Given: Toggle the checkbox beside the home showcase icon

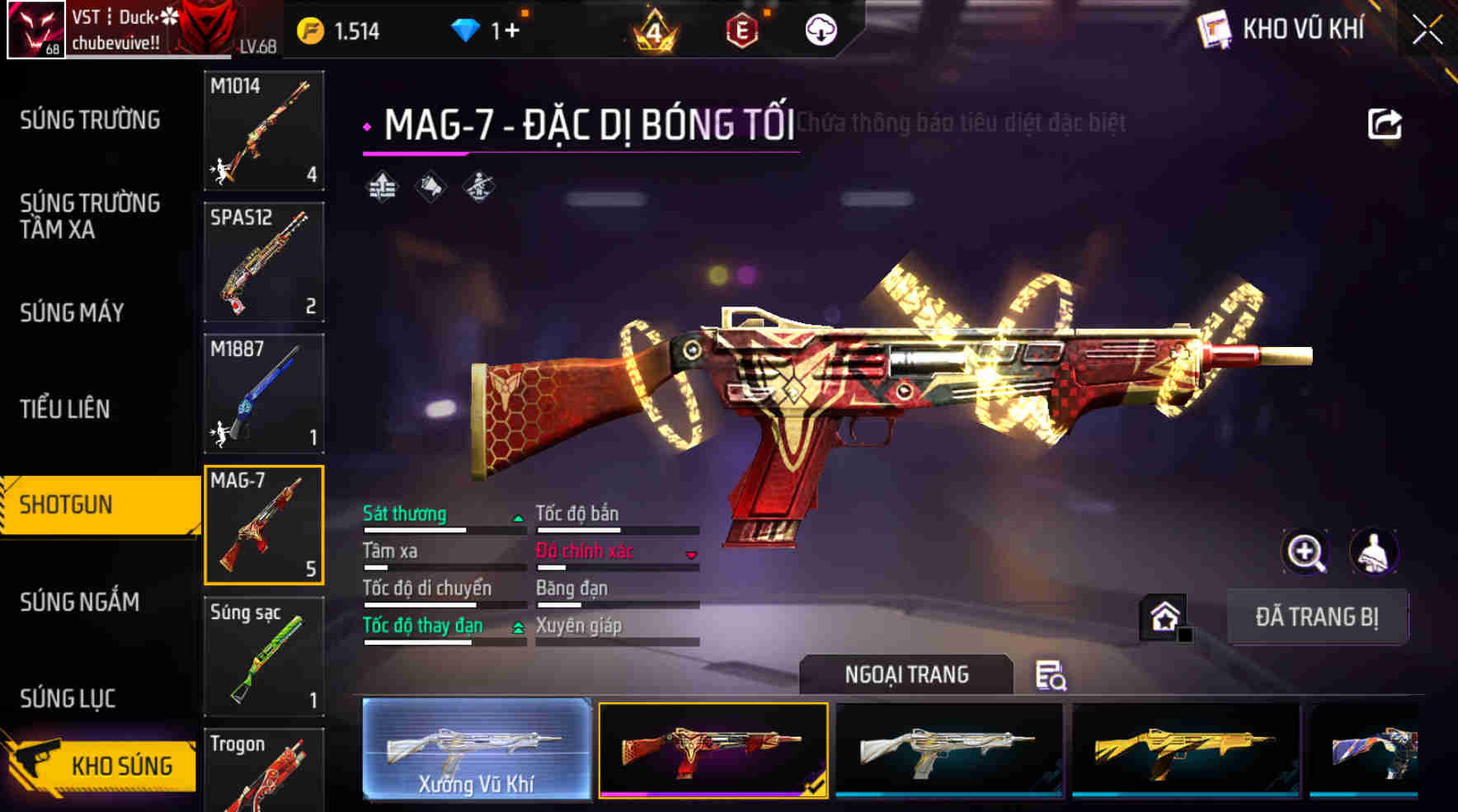Looking at the screenshot, I should tap(1186, 635).
